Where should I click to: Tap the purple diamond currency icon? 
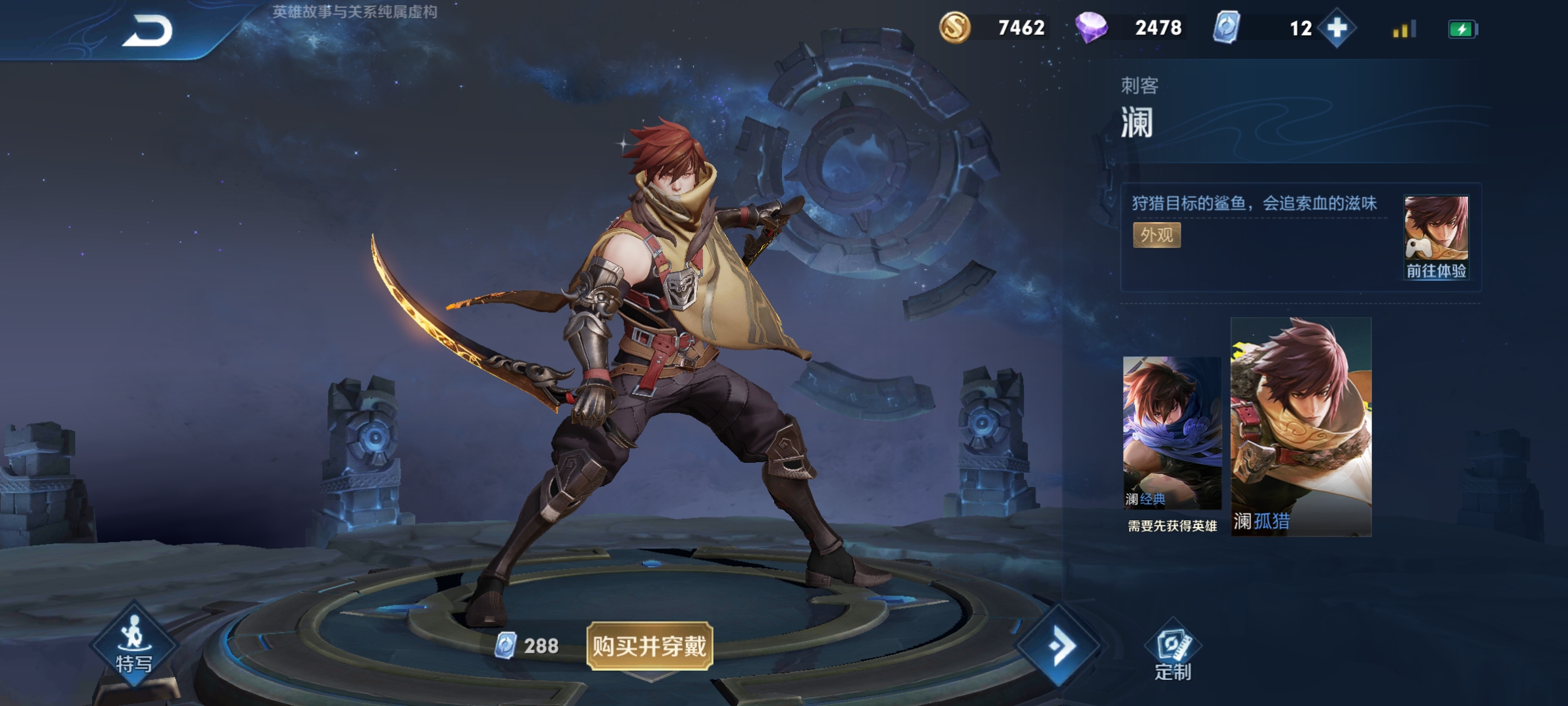(1091, 28)
